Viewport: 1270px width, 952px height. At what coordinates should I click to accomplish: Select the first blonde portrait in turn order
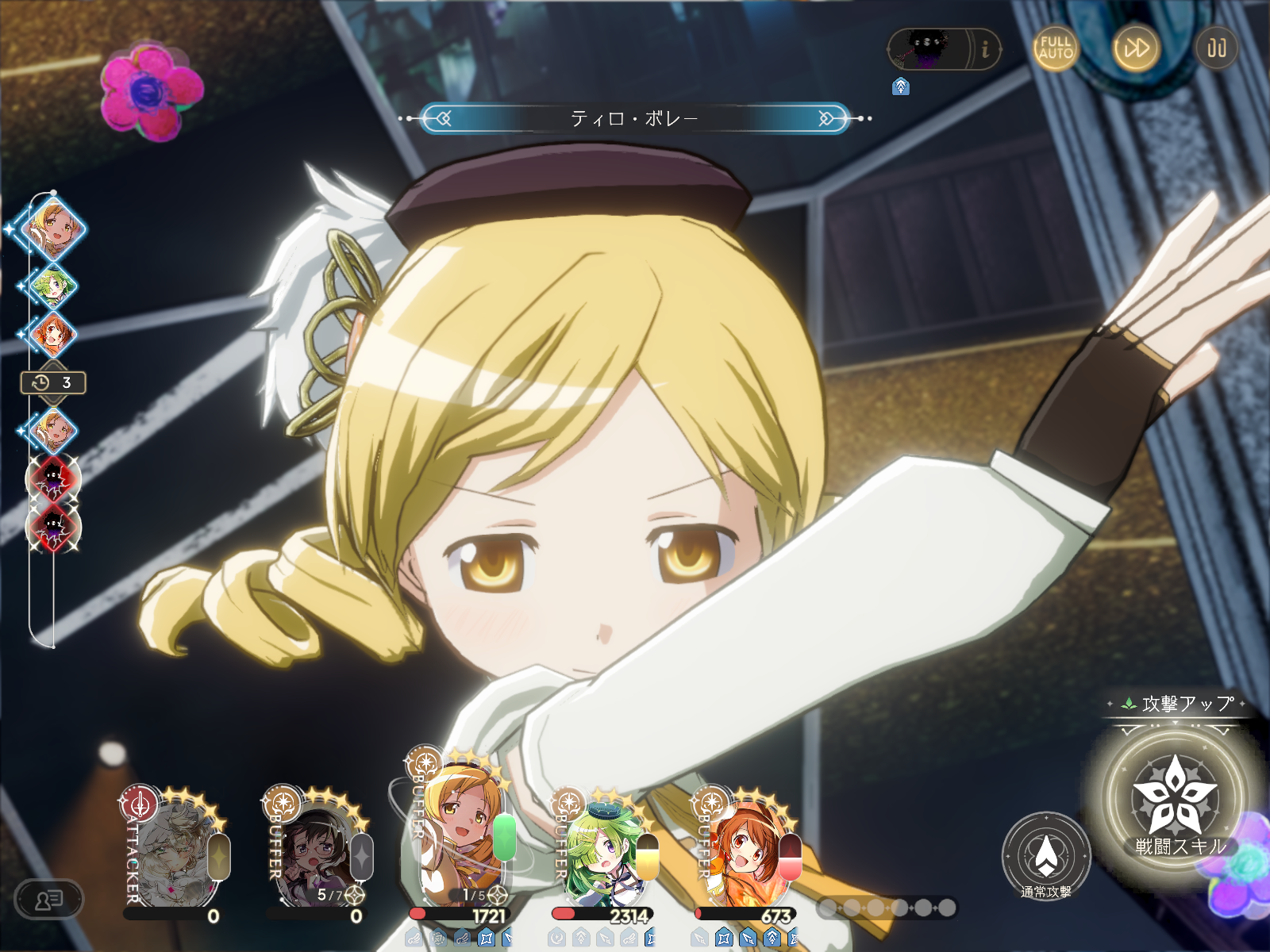(54, 228)
